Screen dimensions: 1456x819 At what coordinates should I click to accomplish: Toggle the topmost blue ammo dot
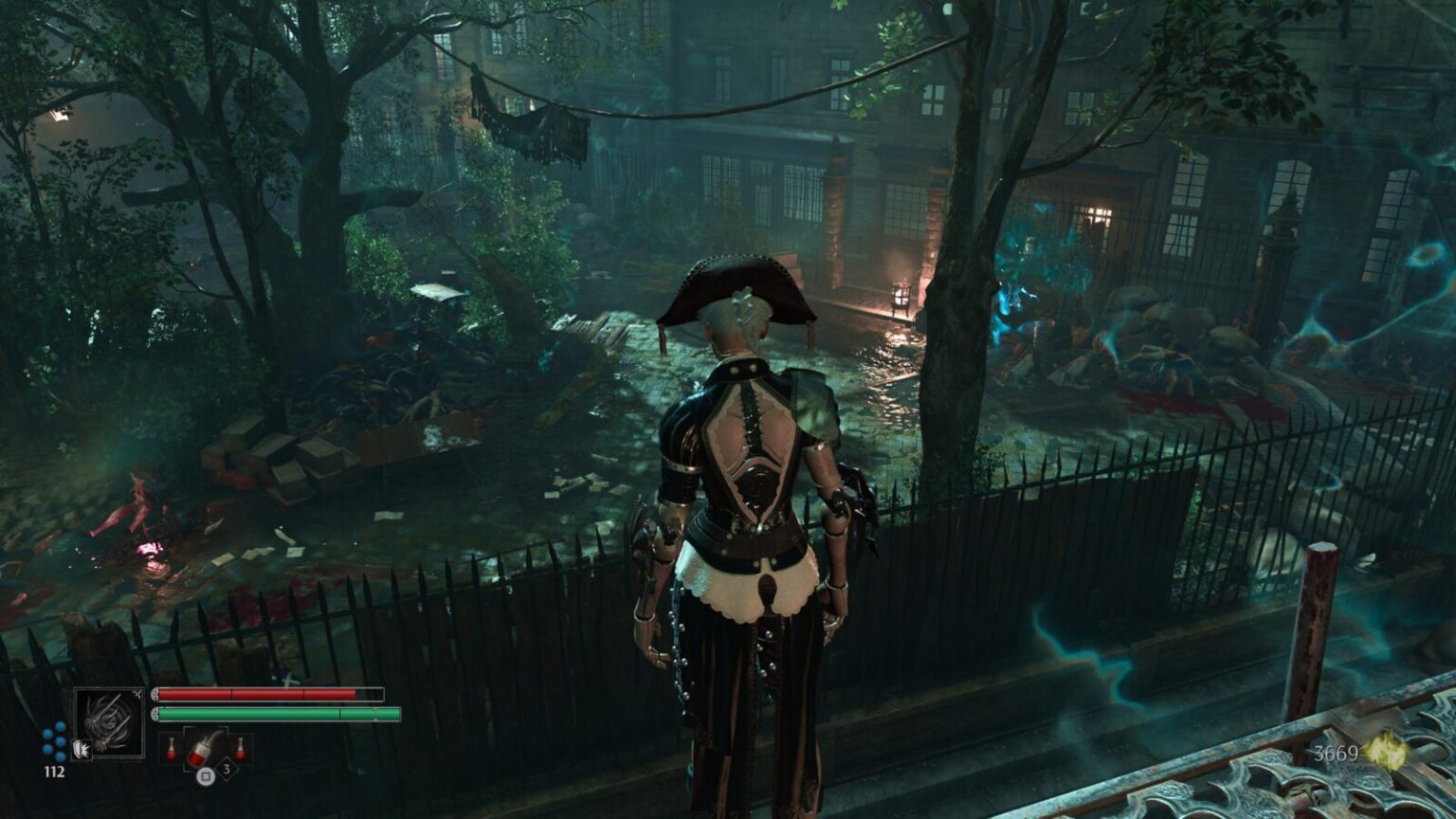pyautogui.click(x=60, y=727)
